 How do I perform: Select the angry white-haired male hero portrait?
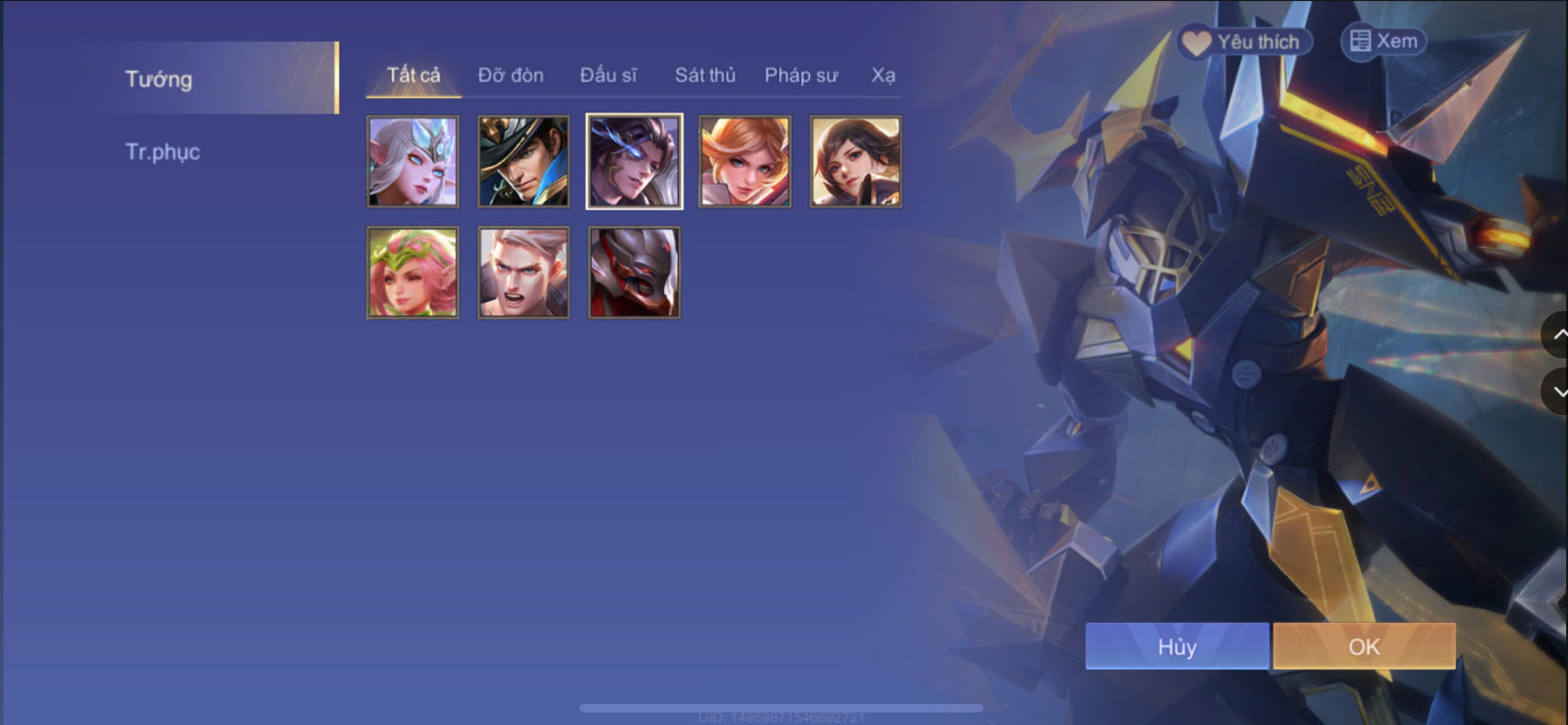coord(523,271)
